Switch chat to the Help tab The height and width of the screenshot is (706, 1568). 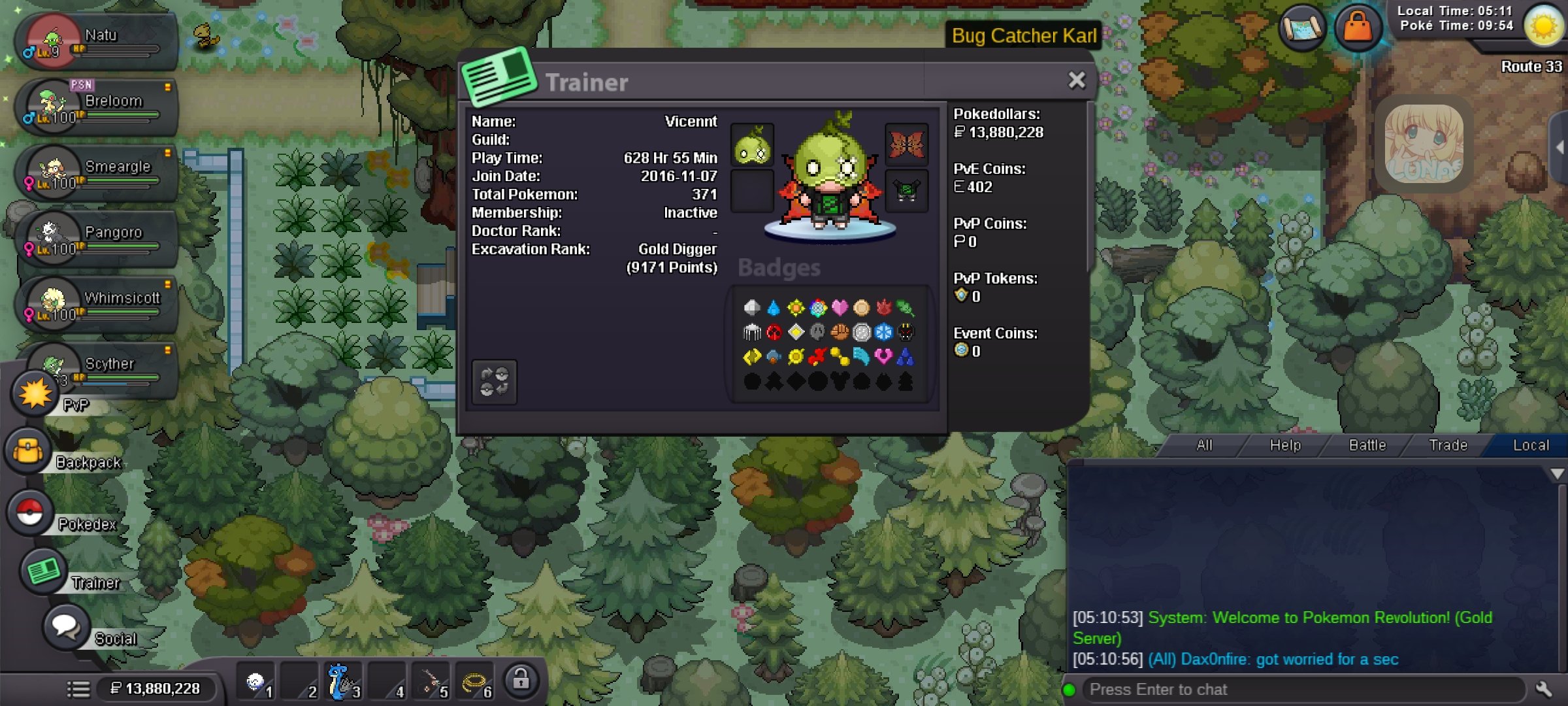click(x=1284, y=445)
